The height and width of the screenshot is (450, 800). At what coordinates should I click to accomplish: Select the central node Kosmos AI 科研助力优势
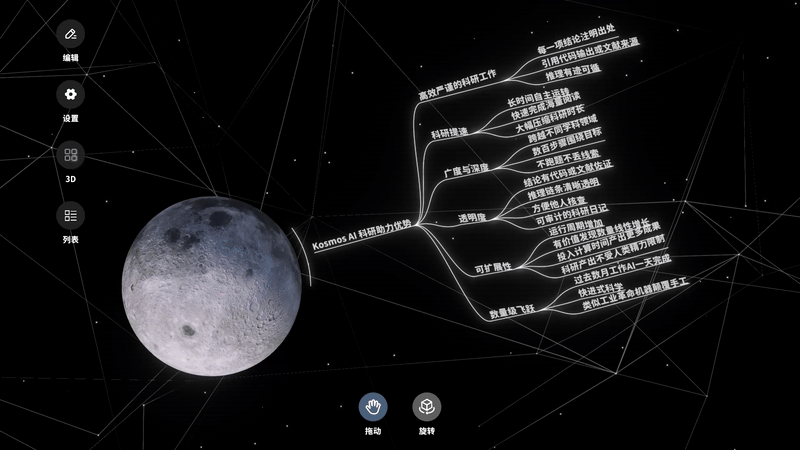pyautogui.click(x=361, y=236)
